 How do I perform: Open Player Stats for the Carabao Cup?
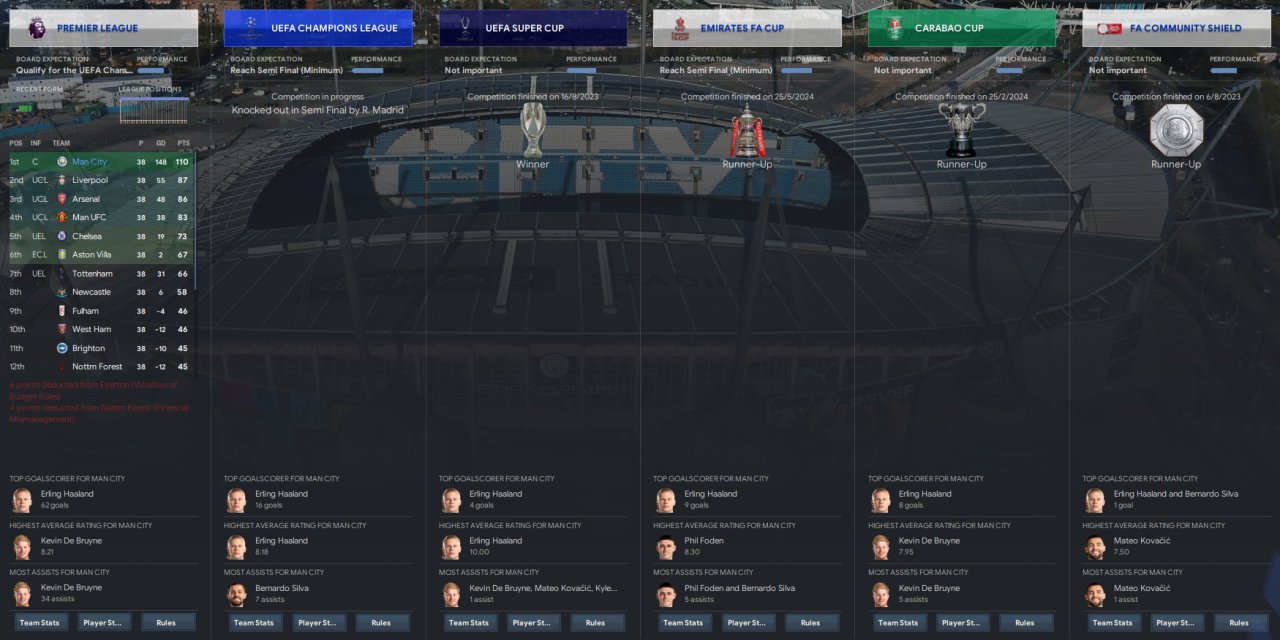pos(961,622)
